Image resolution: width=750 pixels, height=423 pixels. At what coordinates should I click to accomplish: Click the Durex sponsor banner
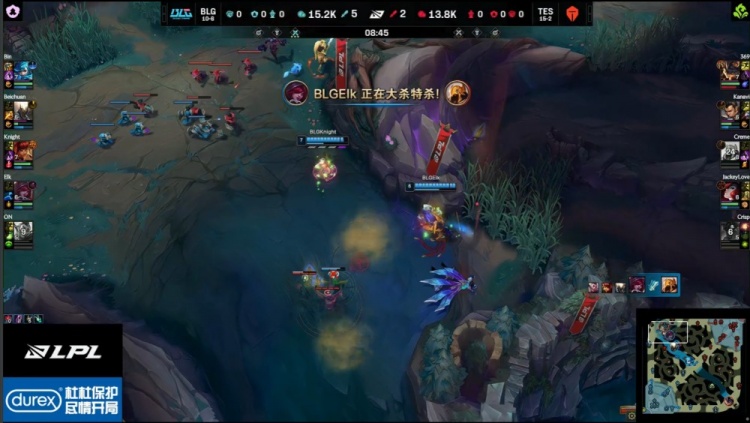coord(62,400)
